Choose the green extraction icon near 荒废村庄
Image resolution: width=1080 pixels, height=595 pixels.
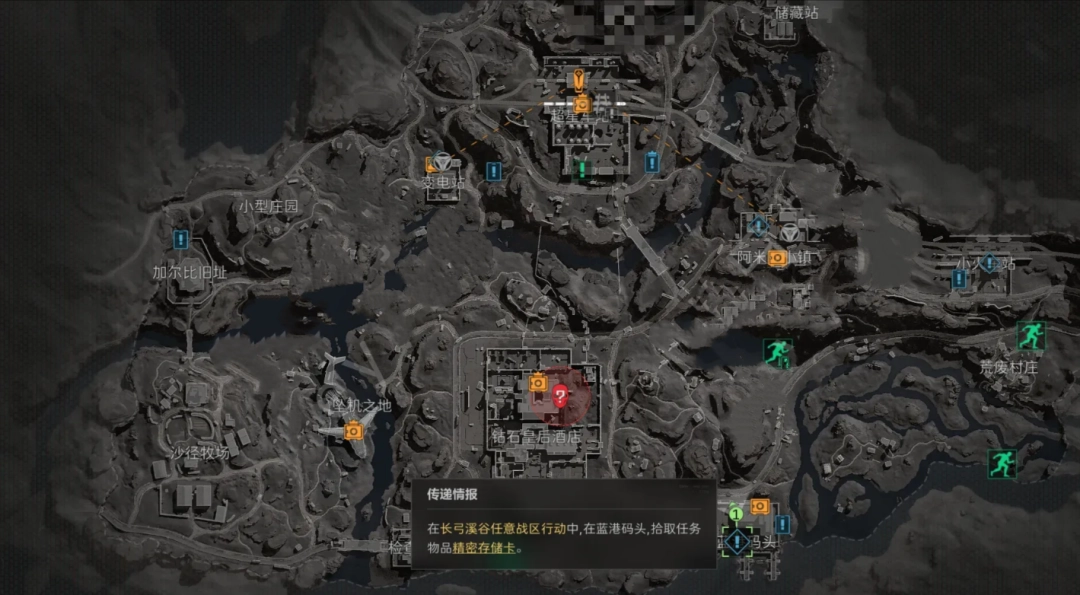click(x=1030, y=335)
